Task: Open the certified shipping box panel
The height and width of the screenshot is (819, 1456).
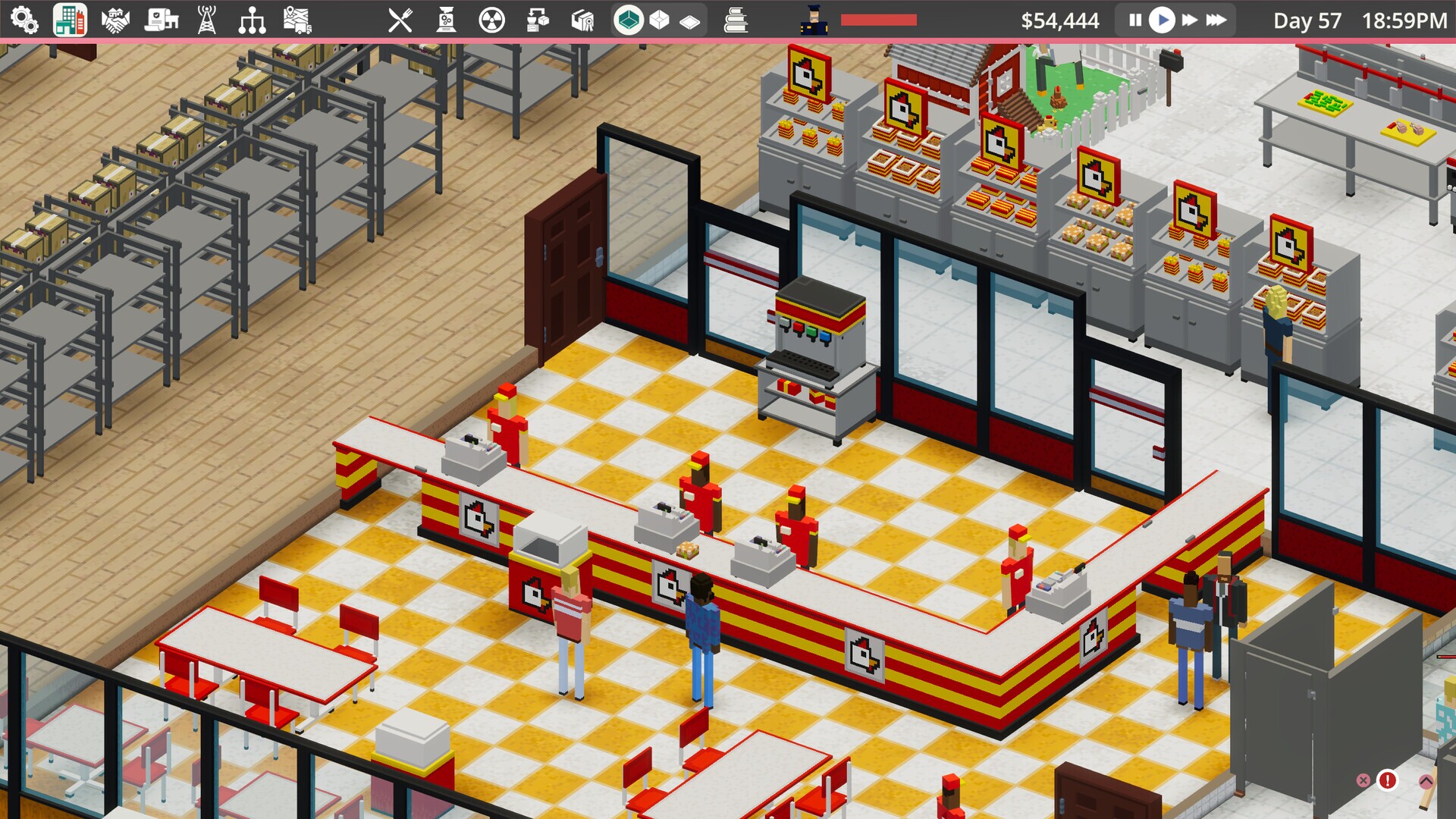Action: pos(583,19)
